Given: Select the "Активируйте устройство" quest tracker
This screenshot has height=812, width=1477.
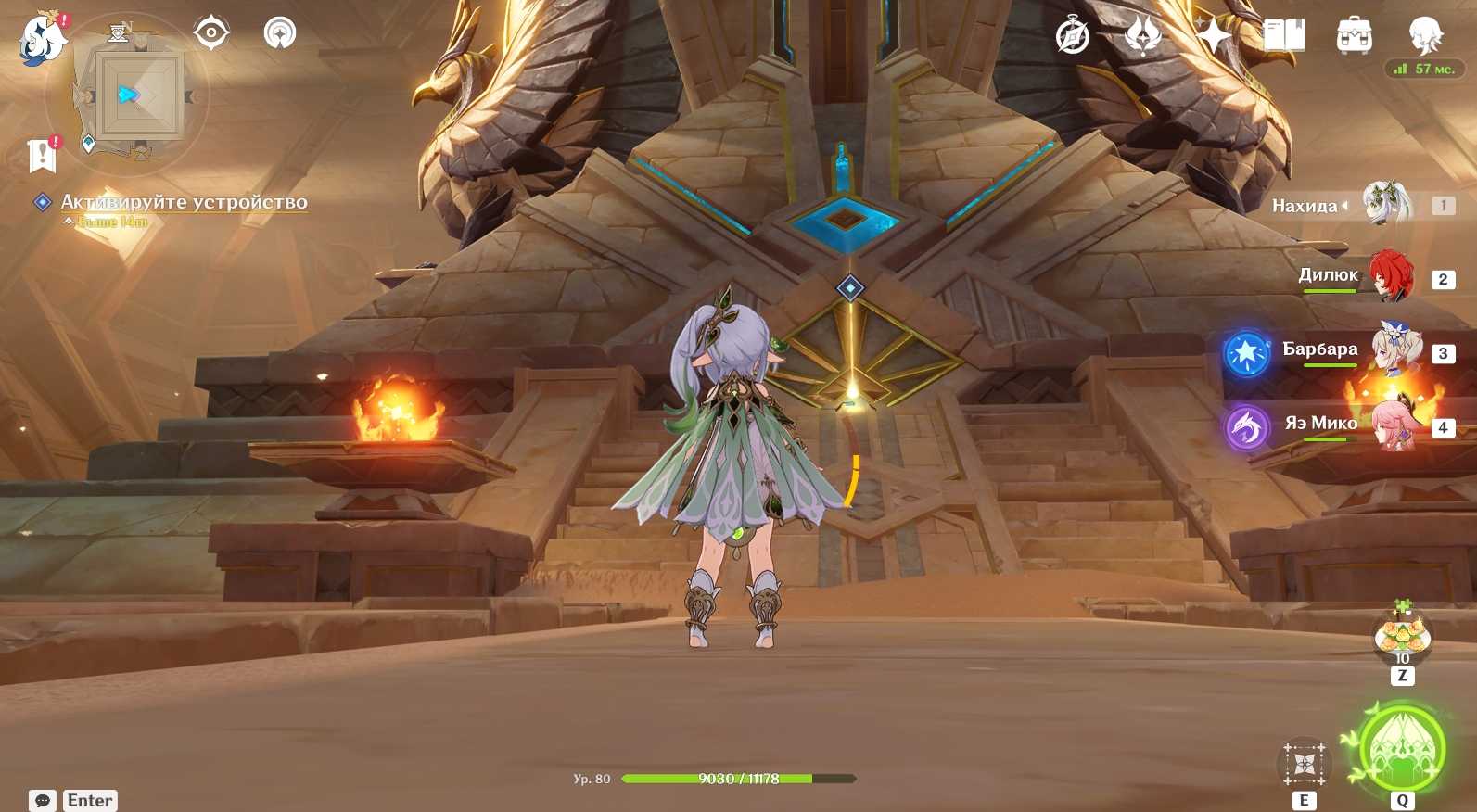Looking at the screenshot, I should coord(184,202).
